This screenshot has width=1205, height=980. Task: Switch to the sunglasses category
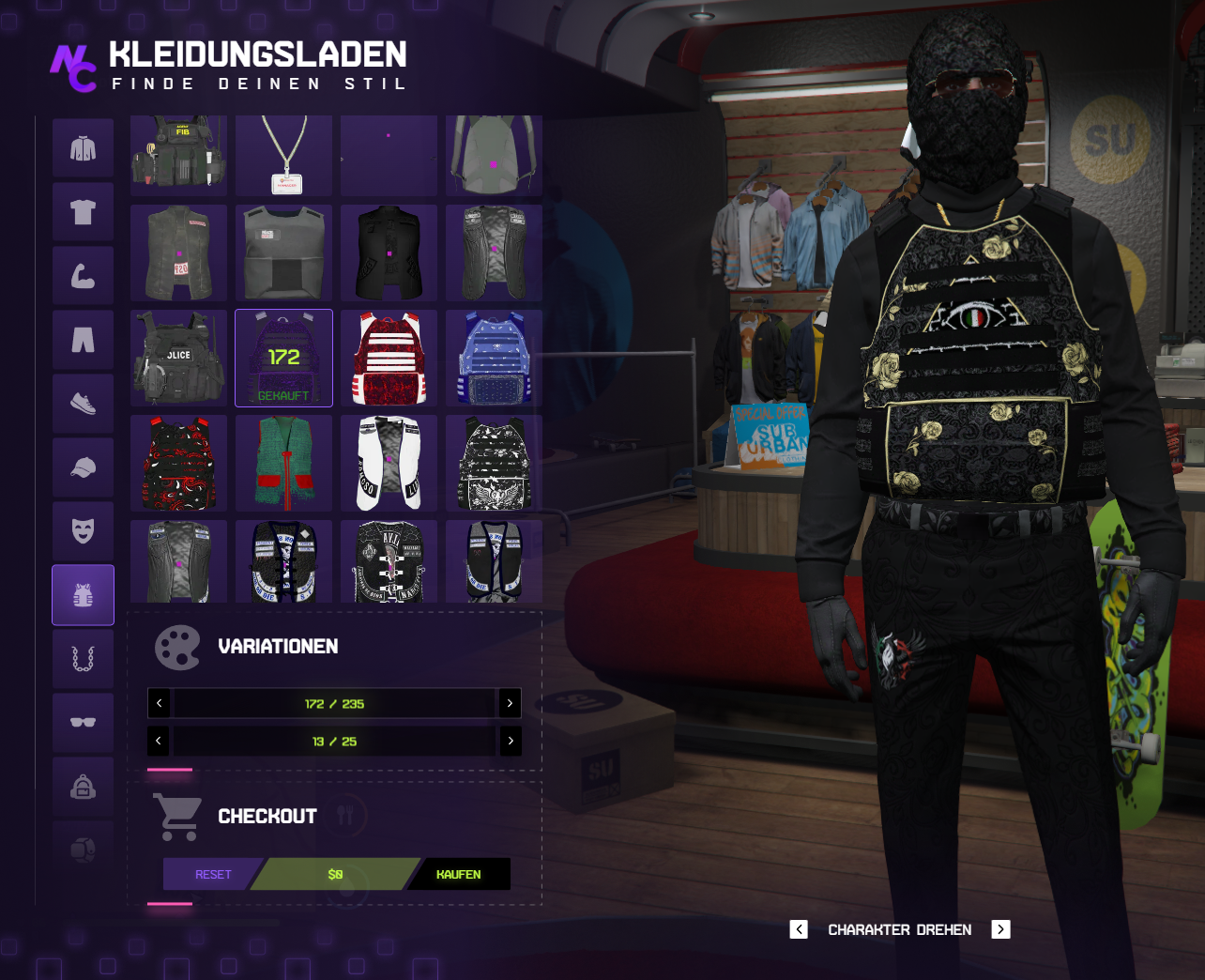84,723
